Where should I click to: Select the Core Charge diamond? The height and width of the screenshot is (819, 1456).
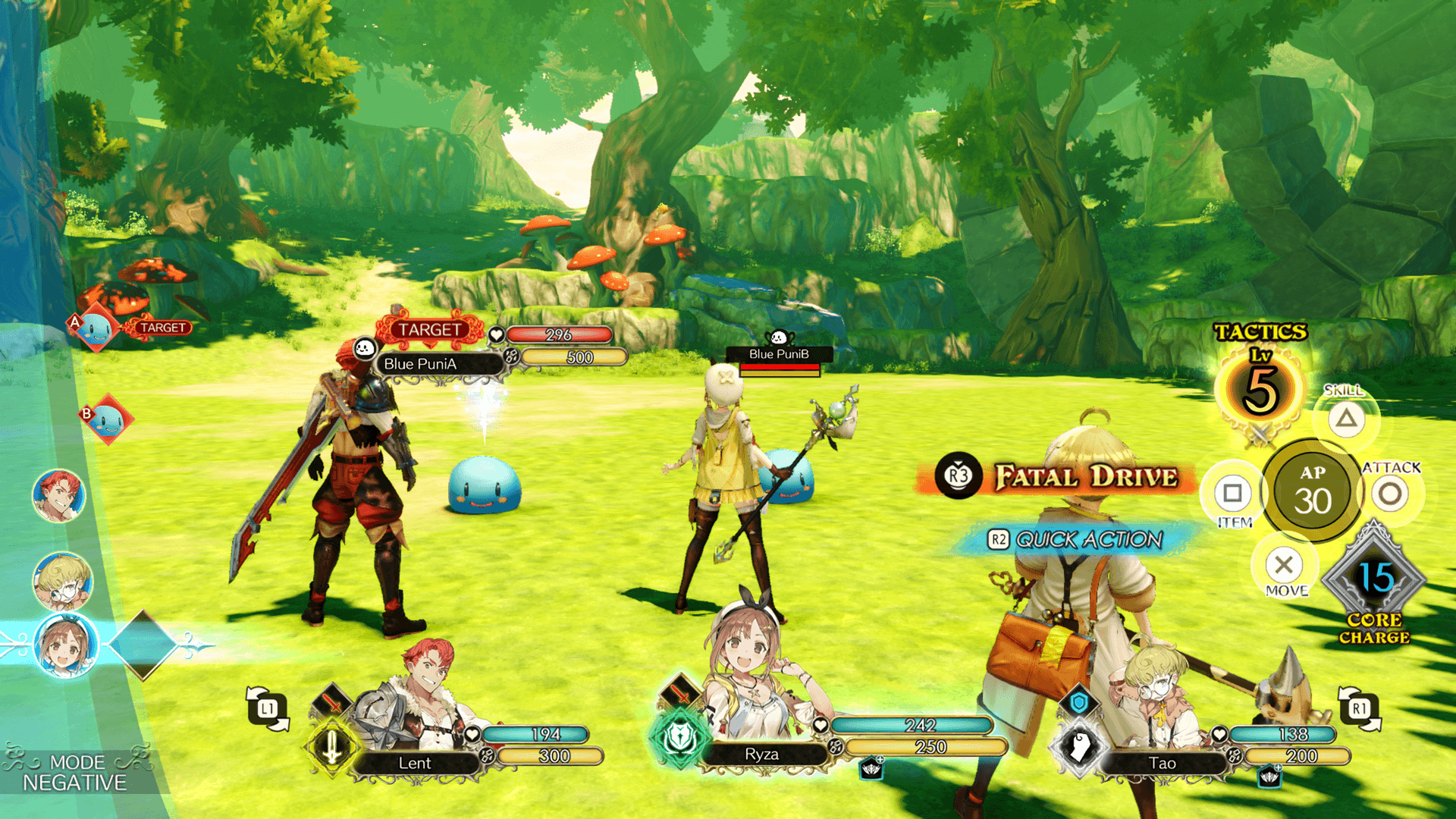point(1374,579)
